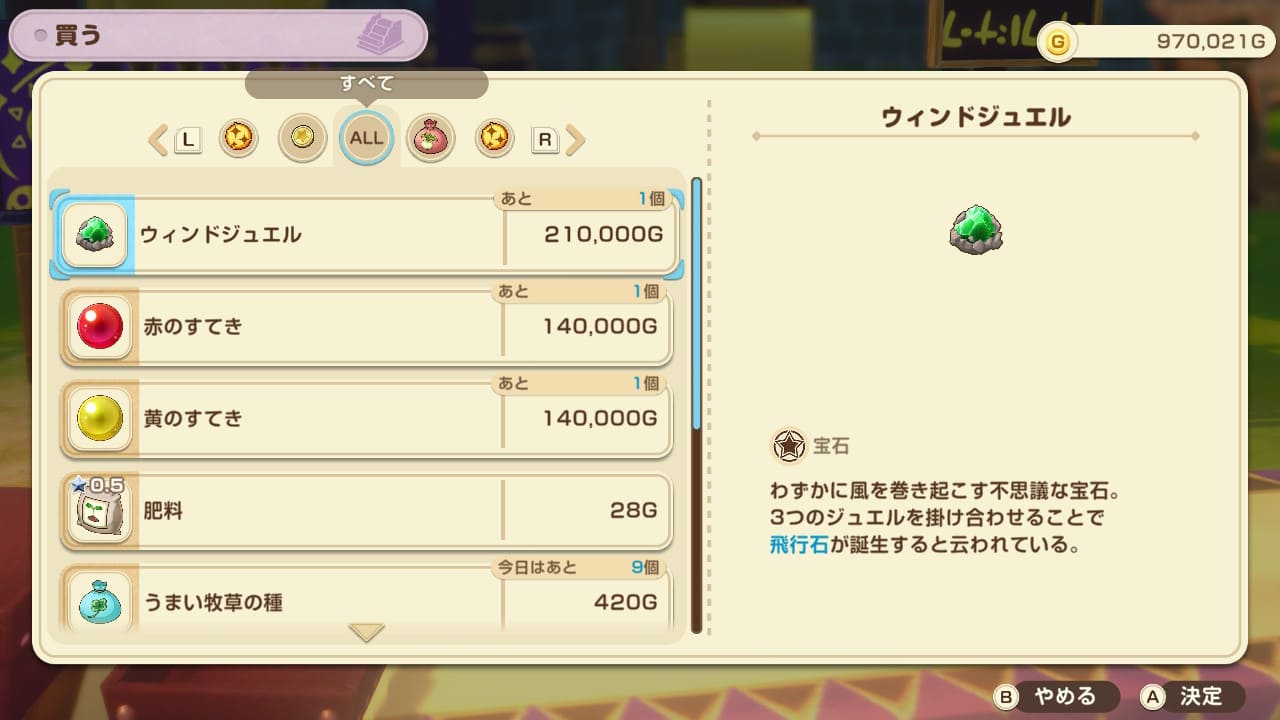The image size is (1280, 720).
Task: Choose the うまい牧草の種 row
Action: coord(367,602)
